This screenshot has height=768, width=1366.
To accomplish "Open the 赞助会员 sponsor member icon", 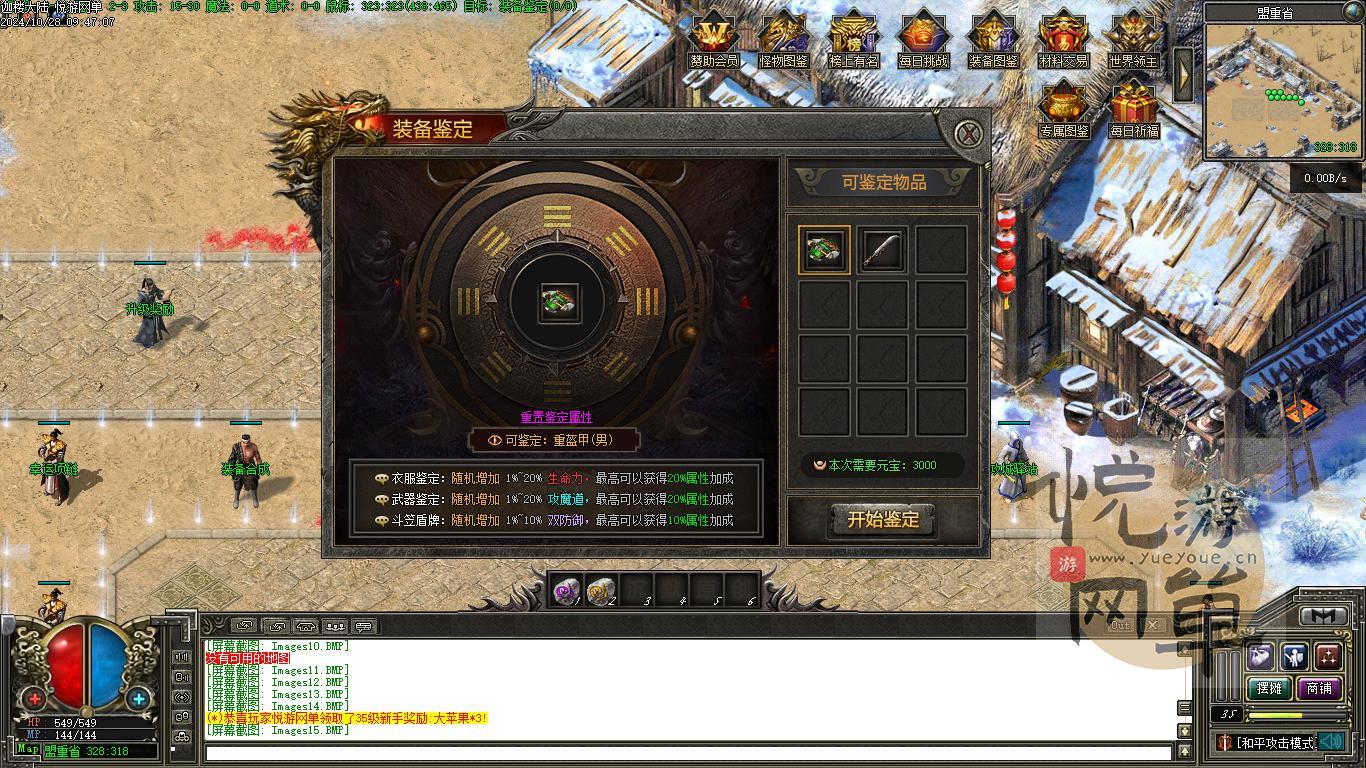I will tap(714, 36).
